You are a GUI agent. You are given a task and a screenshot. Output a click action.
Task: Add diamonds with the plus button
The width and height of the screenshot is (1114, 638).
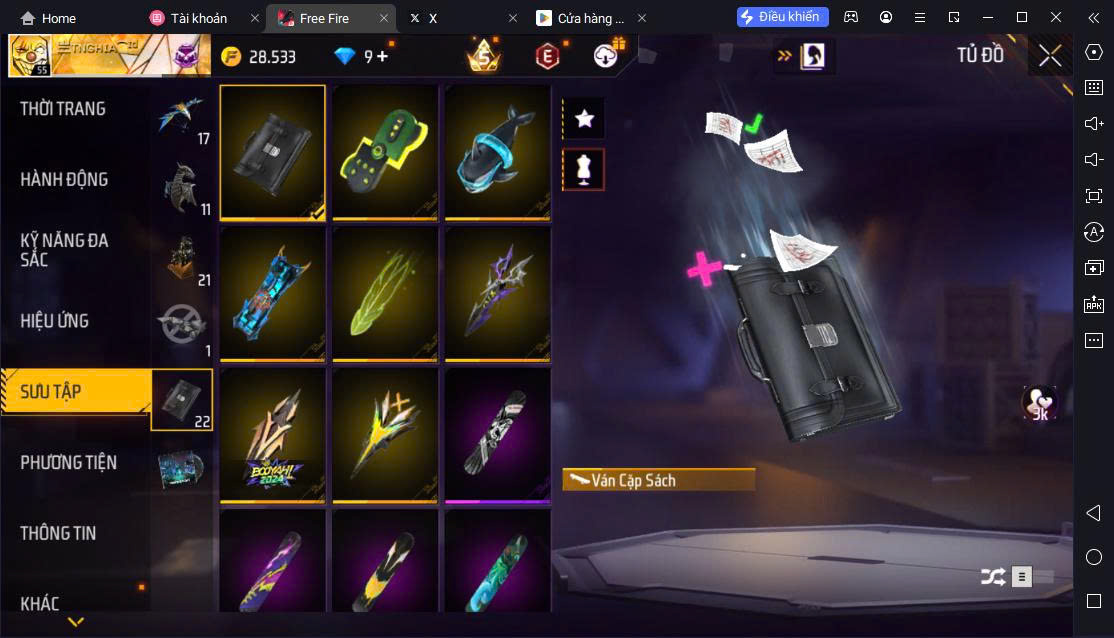pyautogui.click(x=382, y=56)
